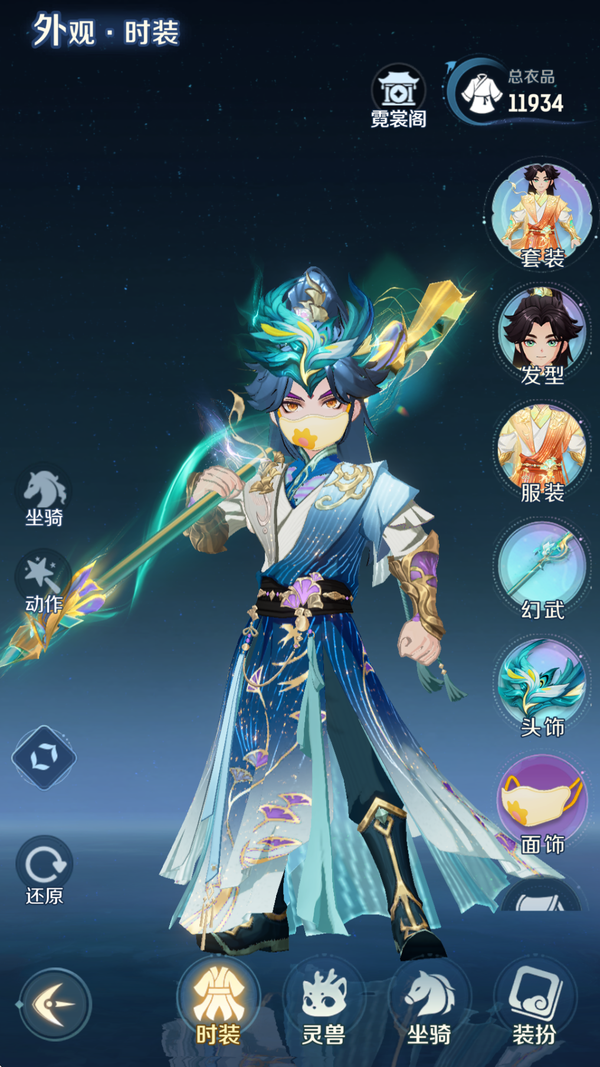Choose the 发型 hairstyle category
Viewport: 600px width, 1067px height.
coord(542,333)
